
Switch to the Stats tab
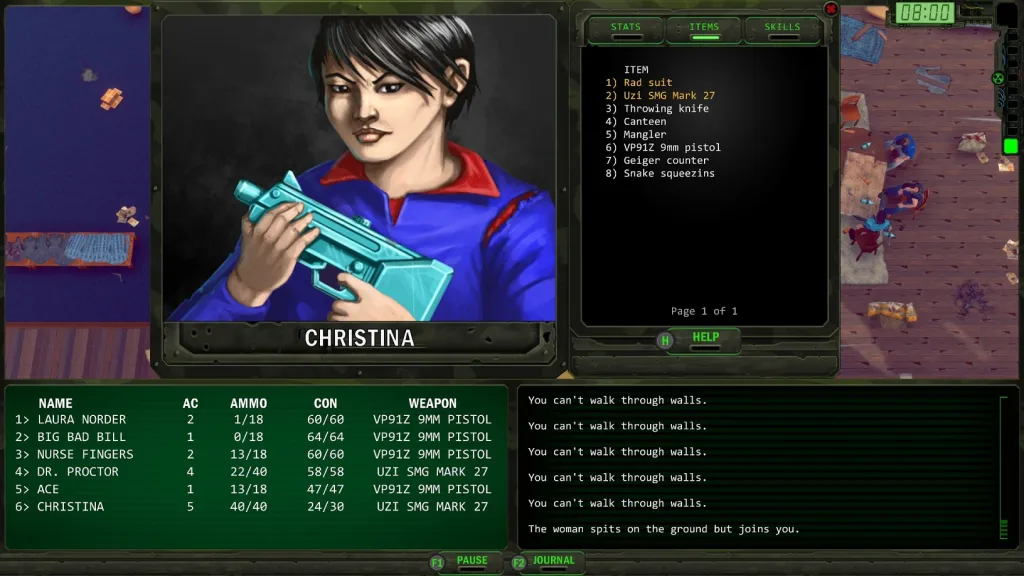625,29
